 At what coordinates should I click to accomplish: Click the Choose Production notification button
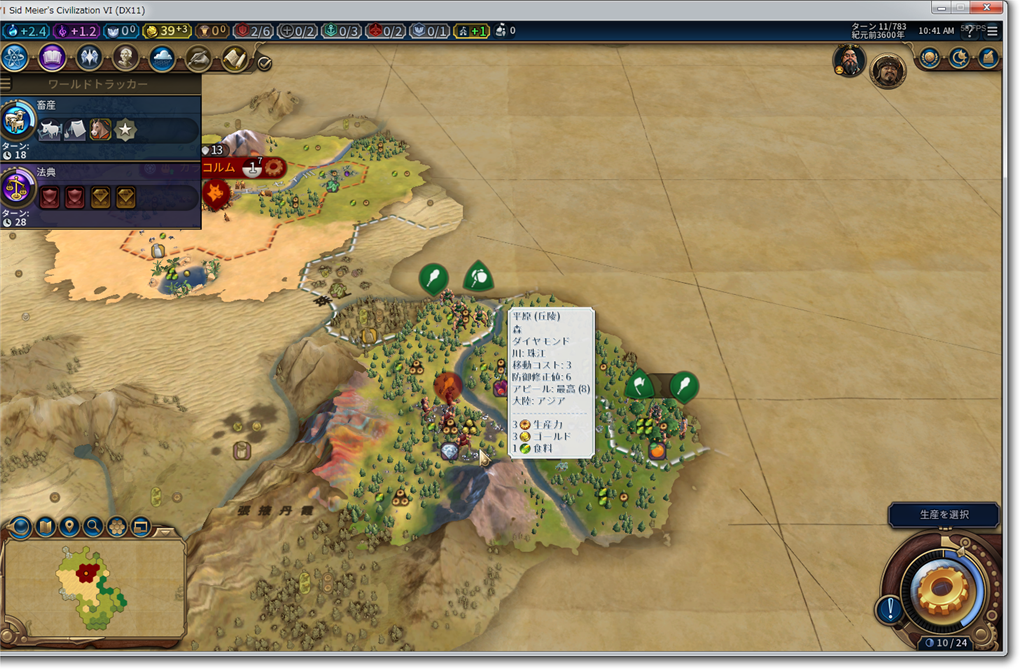(x=943, y=515)
